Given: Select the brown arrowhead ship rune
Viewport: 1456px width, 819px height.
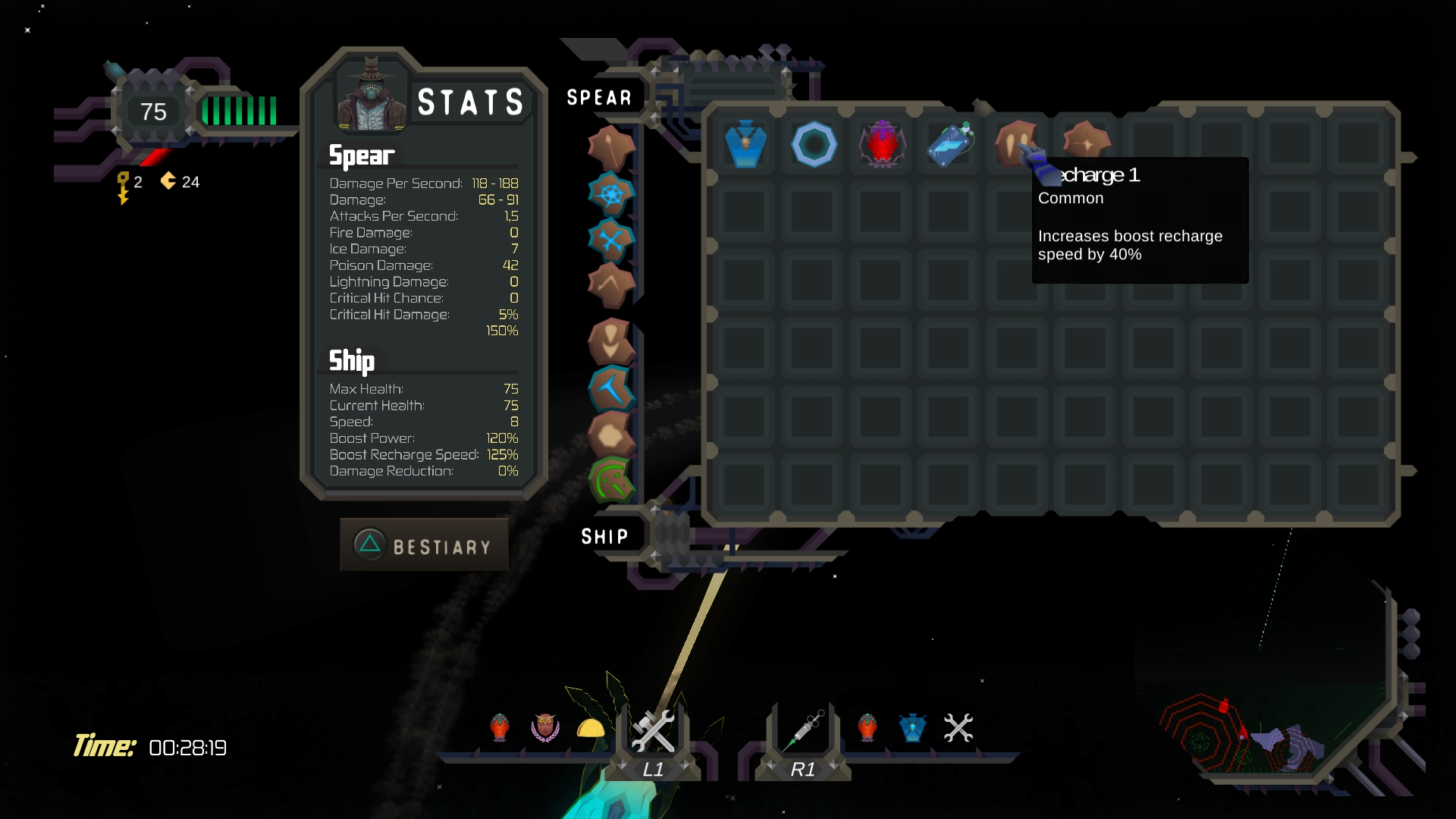Looking at the screenshot, I should click(610, 341).
